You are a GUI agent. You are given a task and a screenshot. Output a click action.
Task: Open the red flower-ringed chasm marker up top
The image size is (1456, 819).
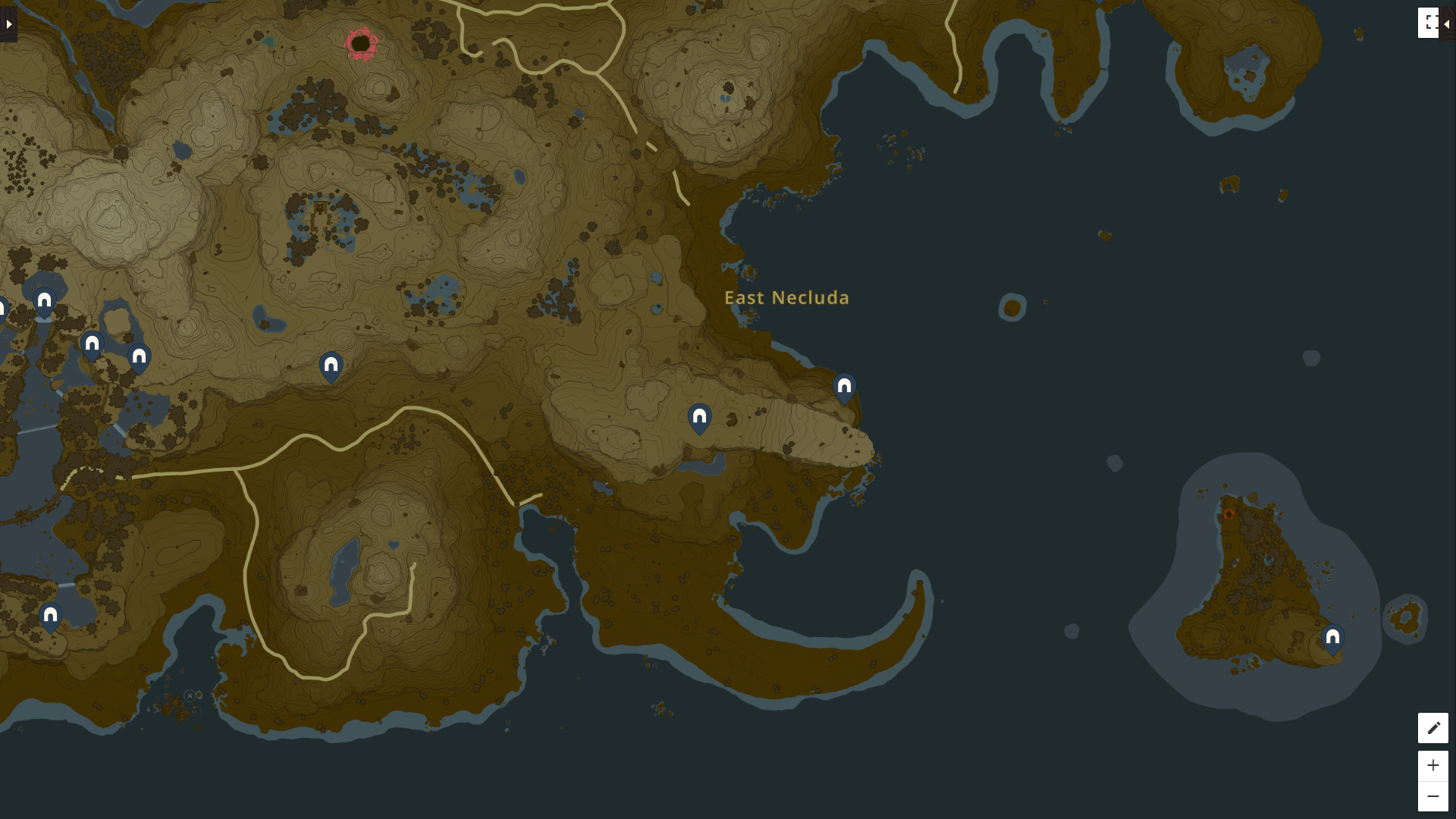coord(361,43)
